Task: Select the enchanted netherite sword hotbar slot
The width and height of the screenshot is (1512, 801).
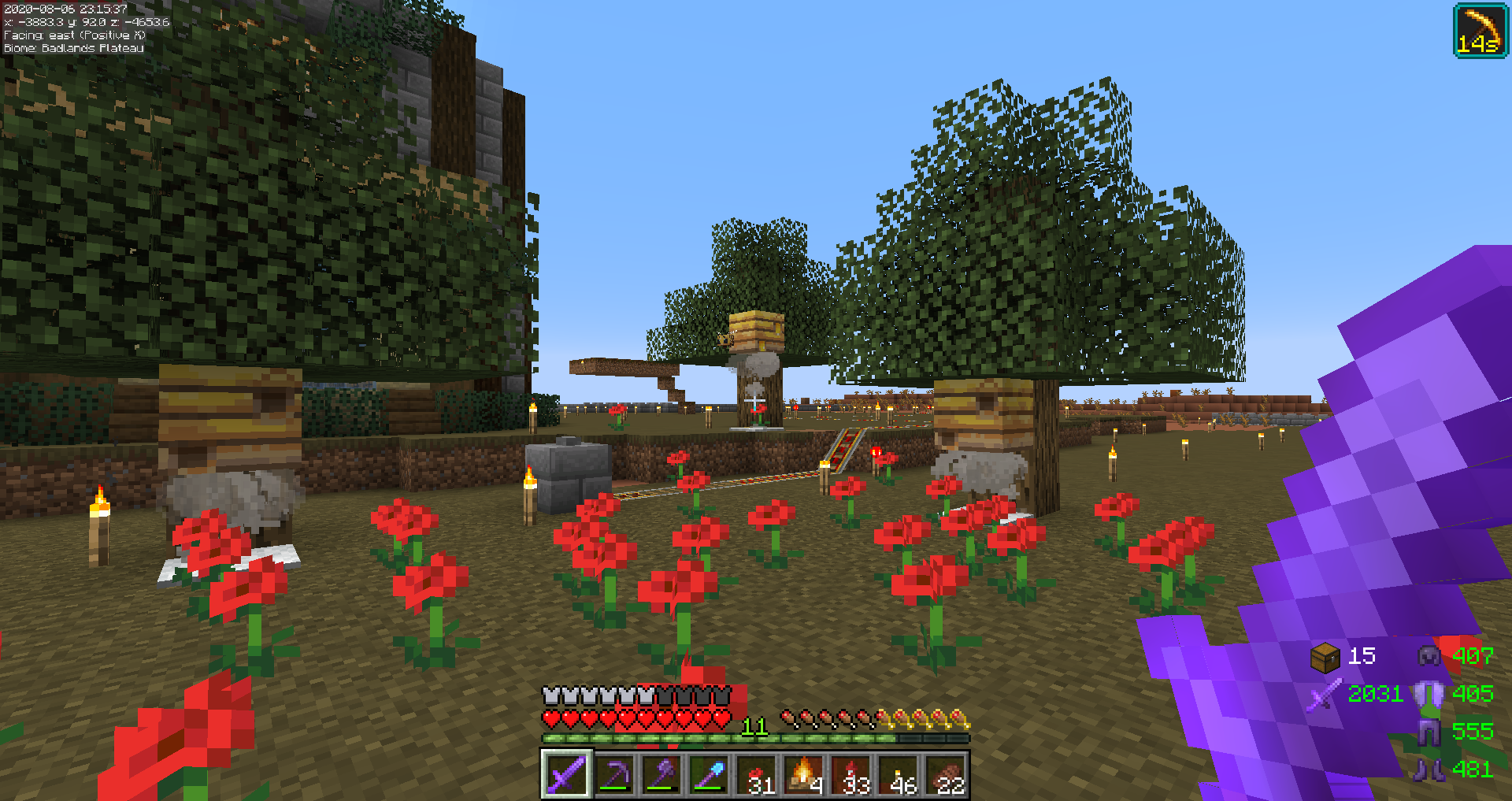Action: point(566,774)
